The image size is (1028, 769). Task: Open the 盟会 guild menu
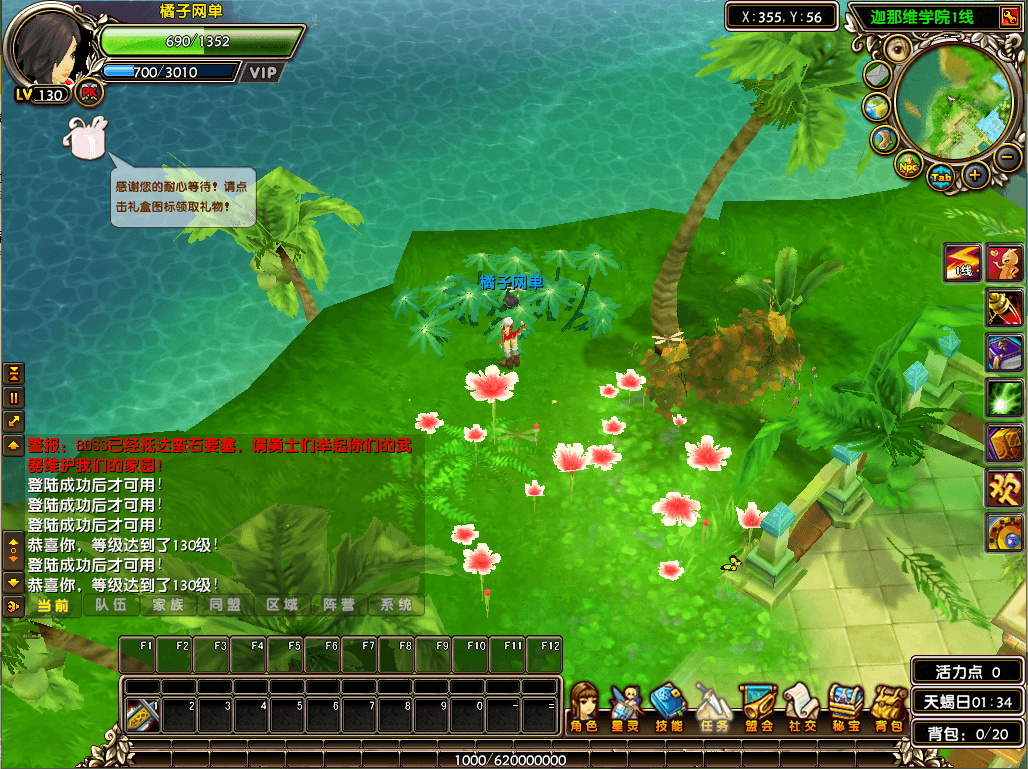tap(757, 707)
